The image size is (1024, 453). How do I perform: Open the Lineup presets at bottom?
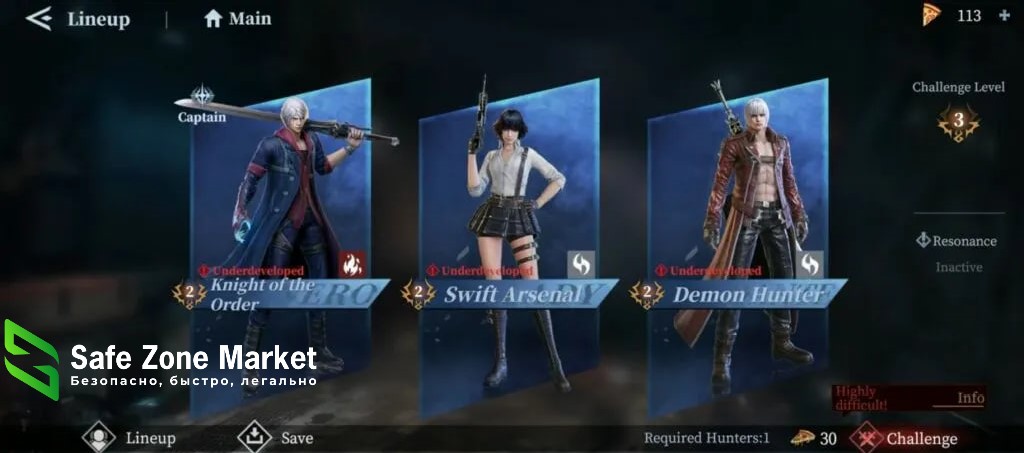pyautogui.click(x=130, y=437)
